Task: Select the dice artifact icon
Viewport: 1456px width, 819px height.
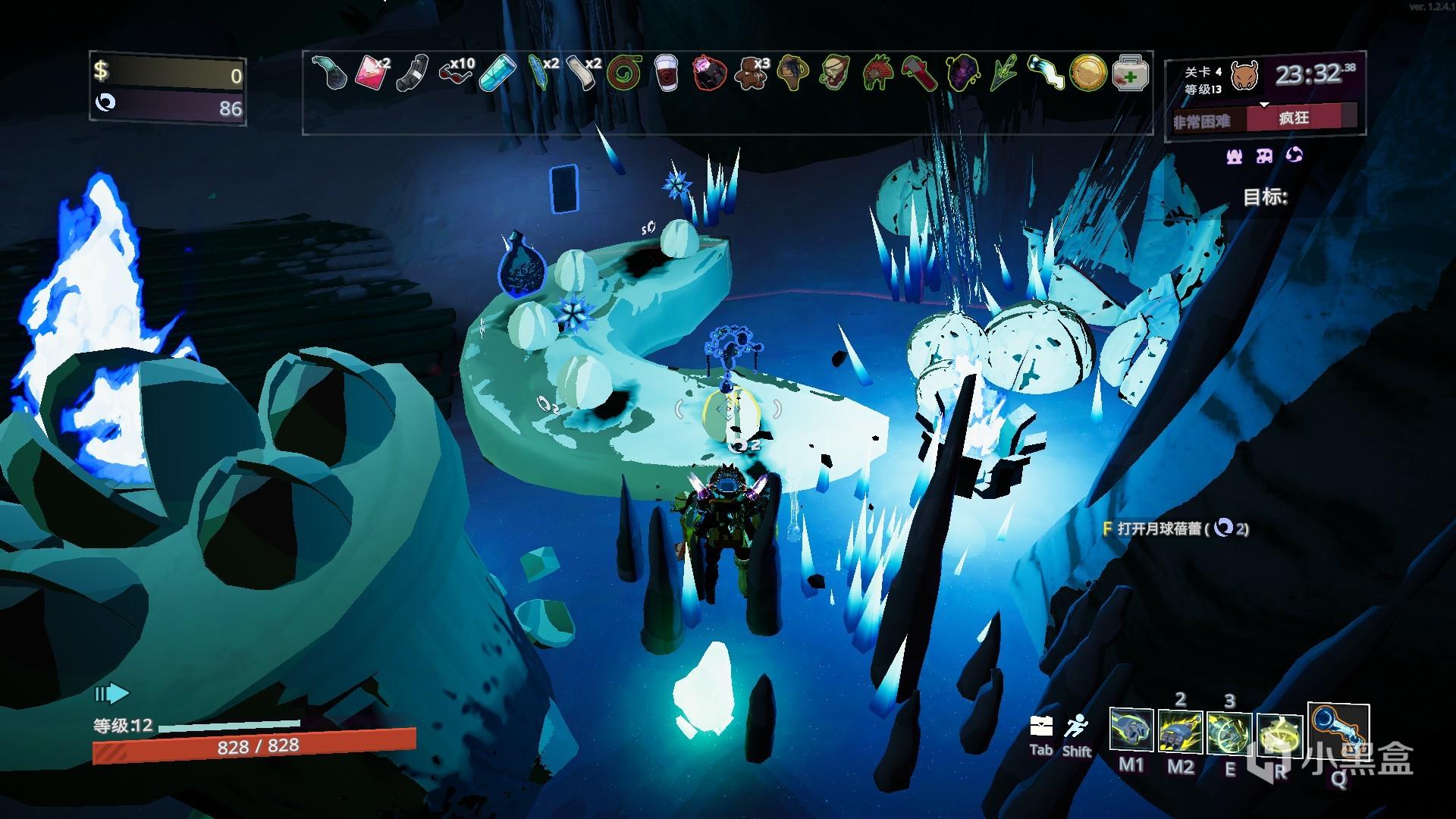Action: click(x=1264, y=155)
